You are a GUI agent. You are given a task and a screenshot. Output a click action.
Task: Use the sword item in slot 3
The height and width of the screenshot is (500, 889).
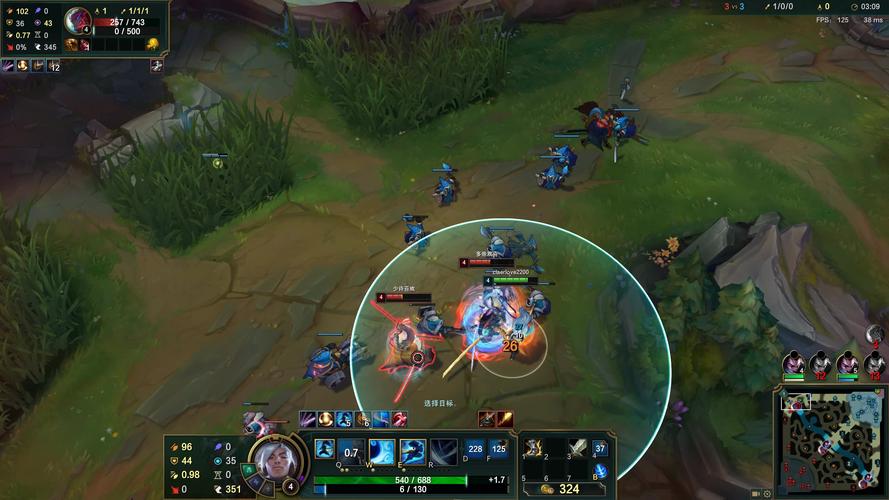click(578, 449)
